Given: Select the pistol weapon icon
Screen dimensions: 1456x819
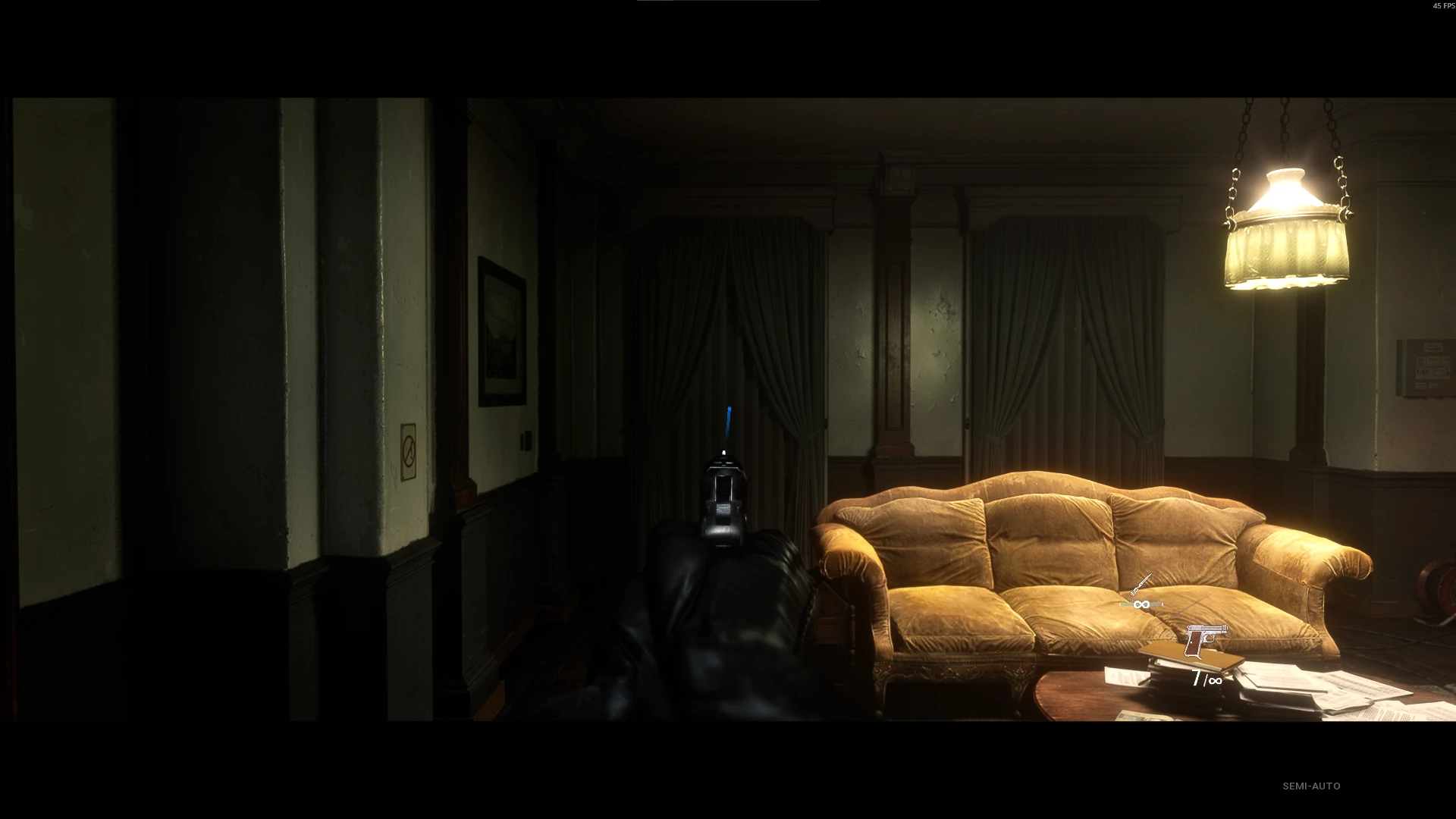Looking at the screenshot, I should (1204, 641).
